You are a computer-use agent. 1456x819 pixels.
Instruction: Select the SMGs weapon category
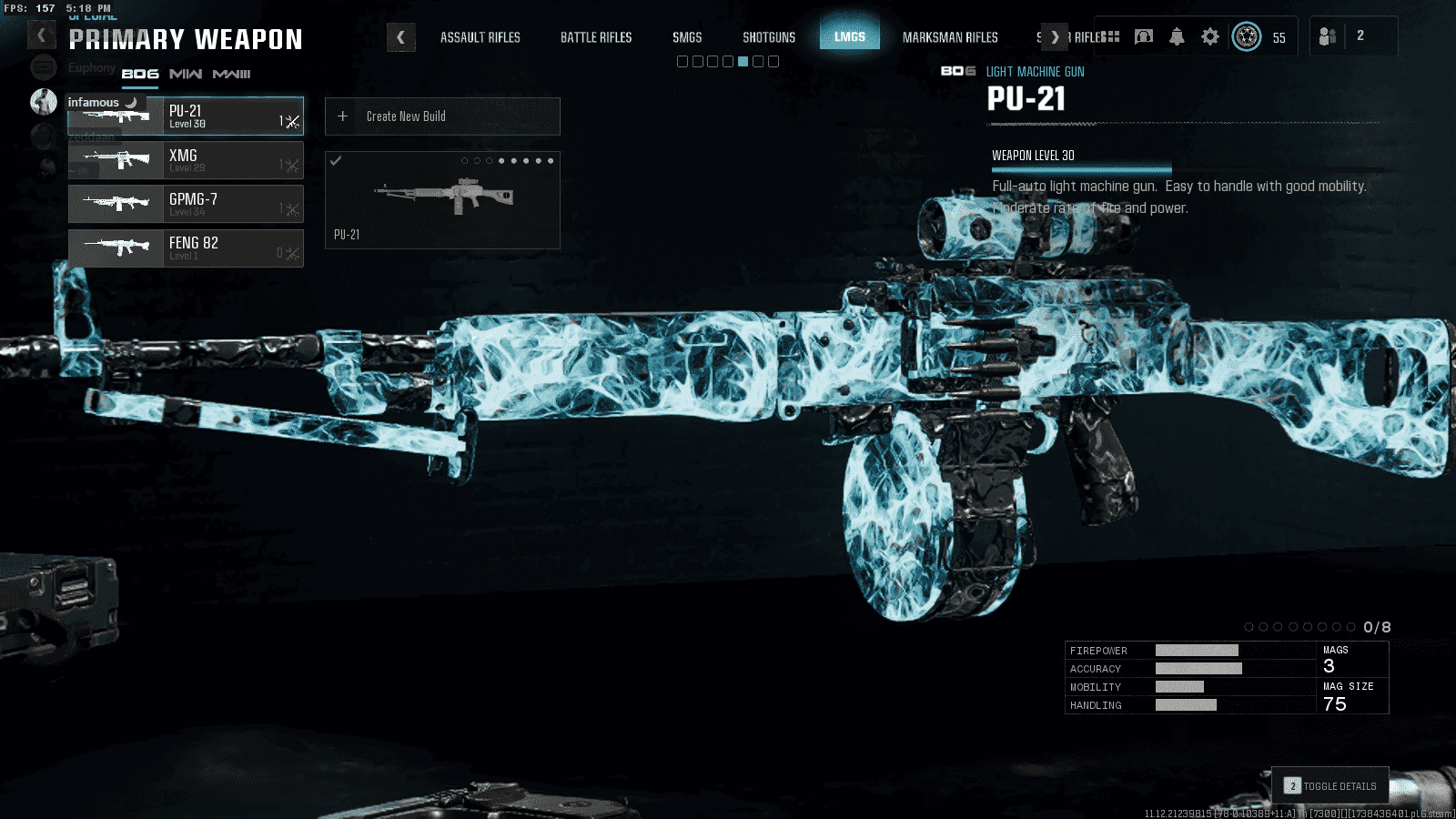(x=687, y=37)
